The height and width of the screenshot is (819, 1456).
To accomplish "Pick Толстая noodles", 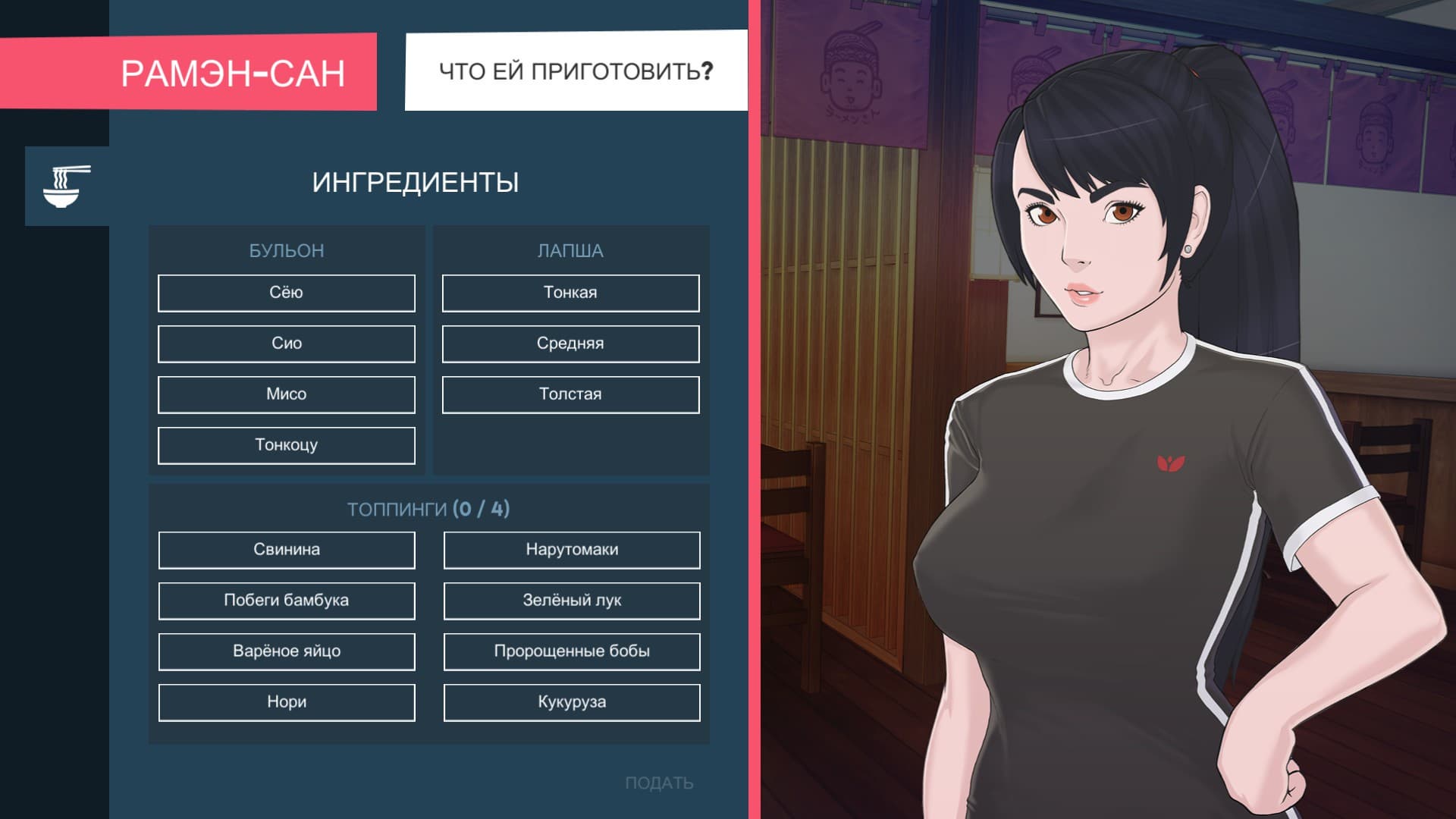I will click(570, 394).
